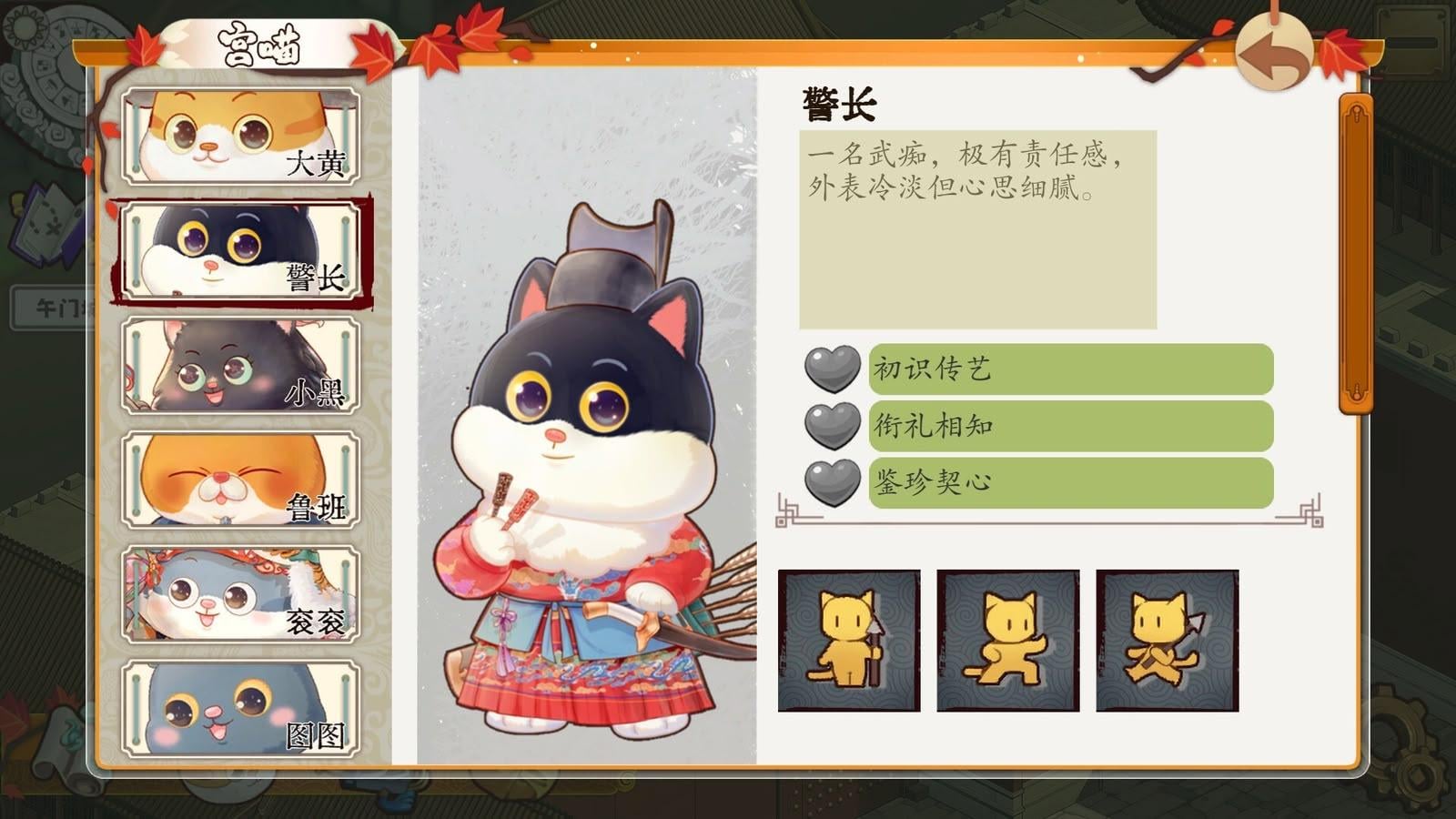View the running cat with spear tile
The image size is (1456, 819).
(1168, 641)
